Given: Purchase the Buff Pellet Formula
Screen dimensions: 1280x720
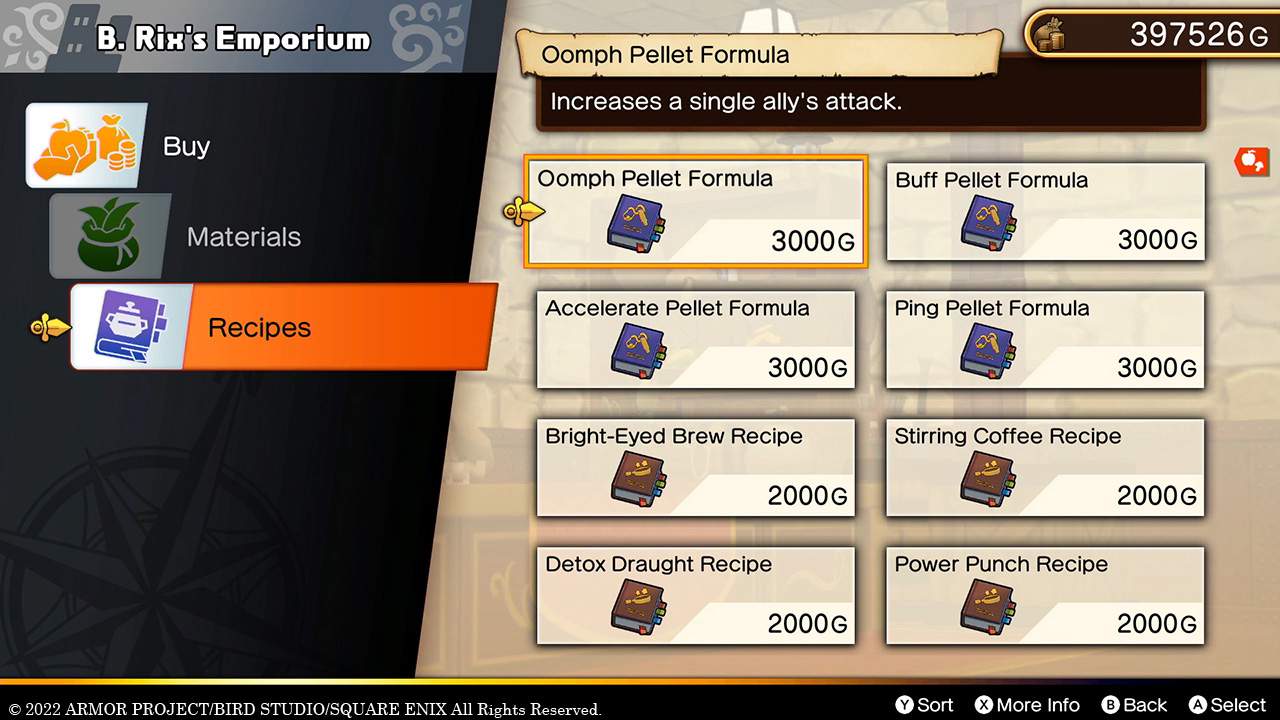Looking at the screenshot, I should 1044,211.
